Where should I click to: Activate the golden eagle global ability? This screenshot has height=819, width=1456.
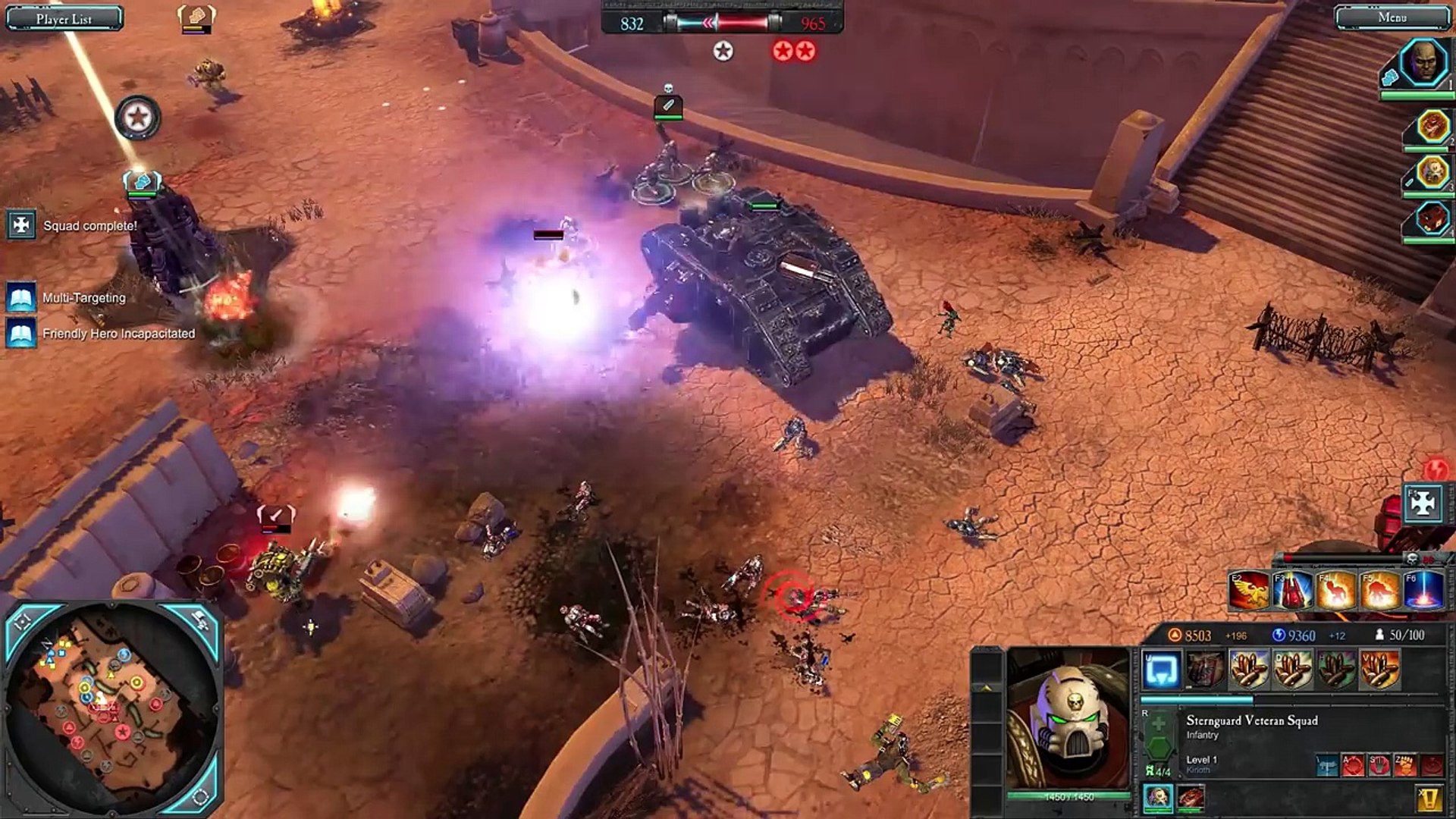(x=1250, y=591)
